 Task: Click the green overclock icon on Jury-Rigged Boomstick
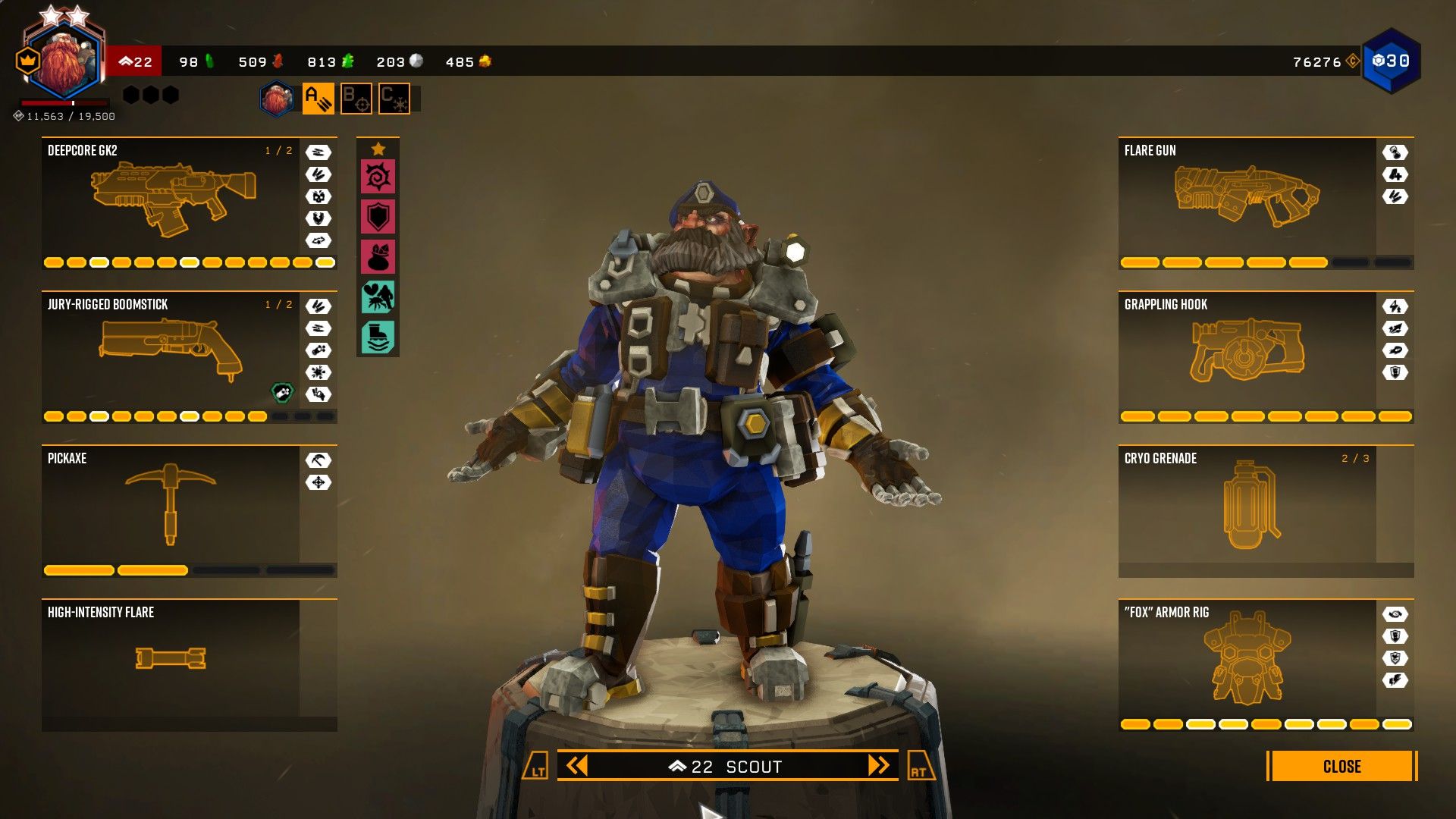coord(281,394)
